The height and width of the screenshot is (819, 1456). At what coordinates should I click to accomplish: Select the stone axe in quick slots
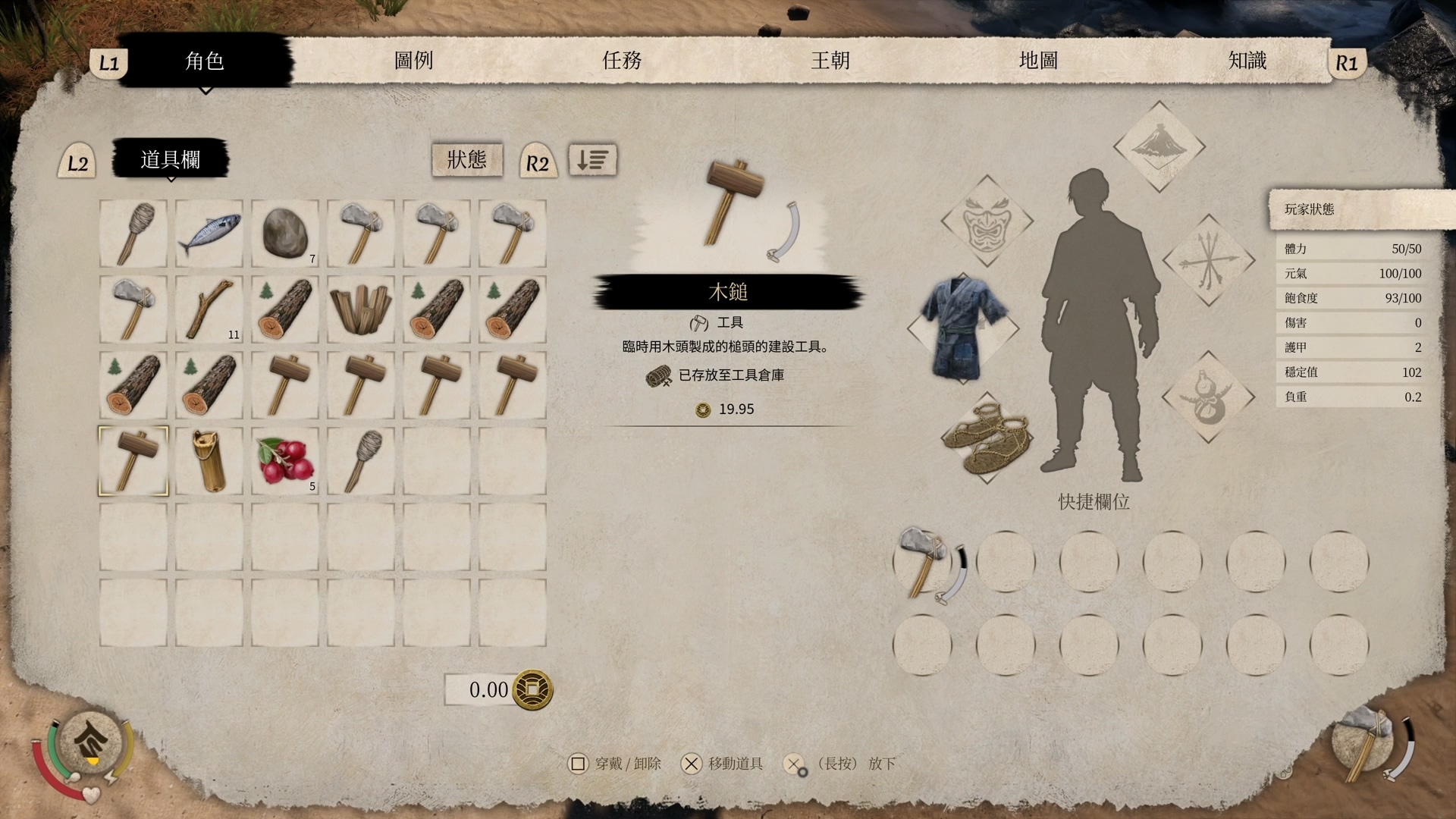point(922,562)
